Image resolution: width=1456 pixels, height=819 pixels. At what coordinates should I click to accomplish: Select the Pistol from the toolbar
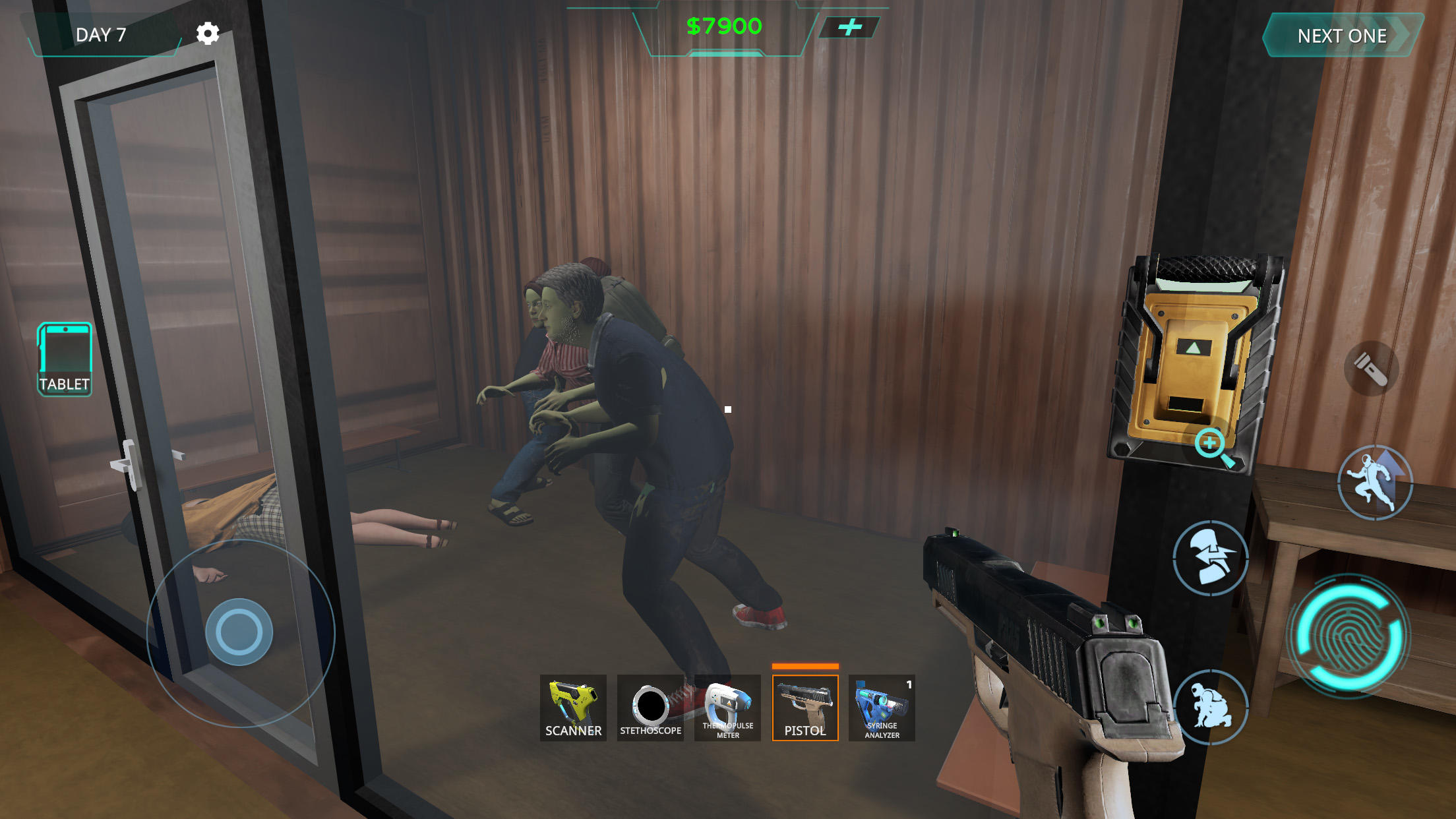[x=804, y=709]
